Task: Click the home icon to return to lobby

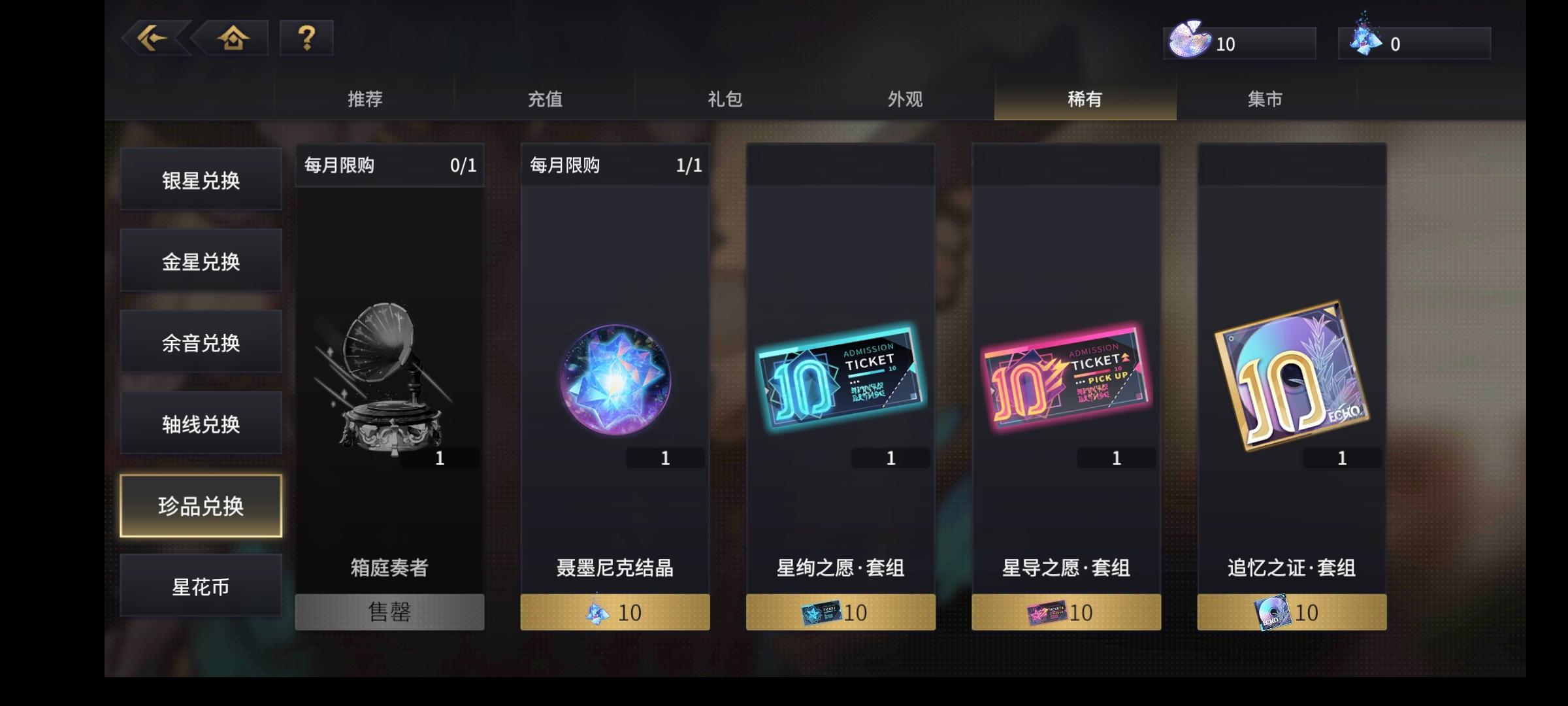Action: click(x=233, y=39)
